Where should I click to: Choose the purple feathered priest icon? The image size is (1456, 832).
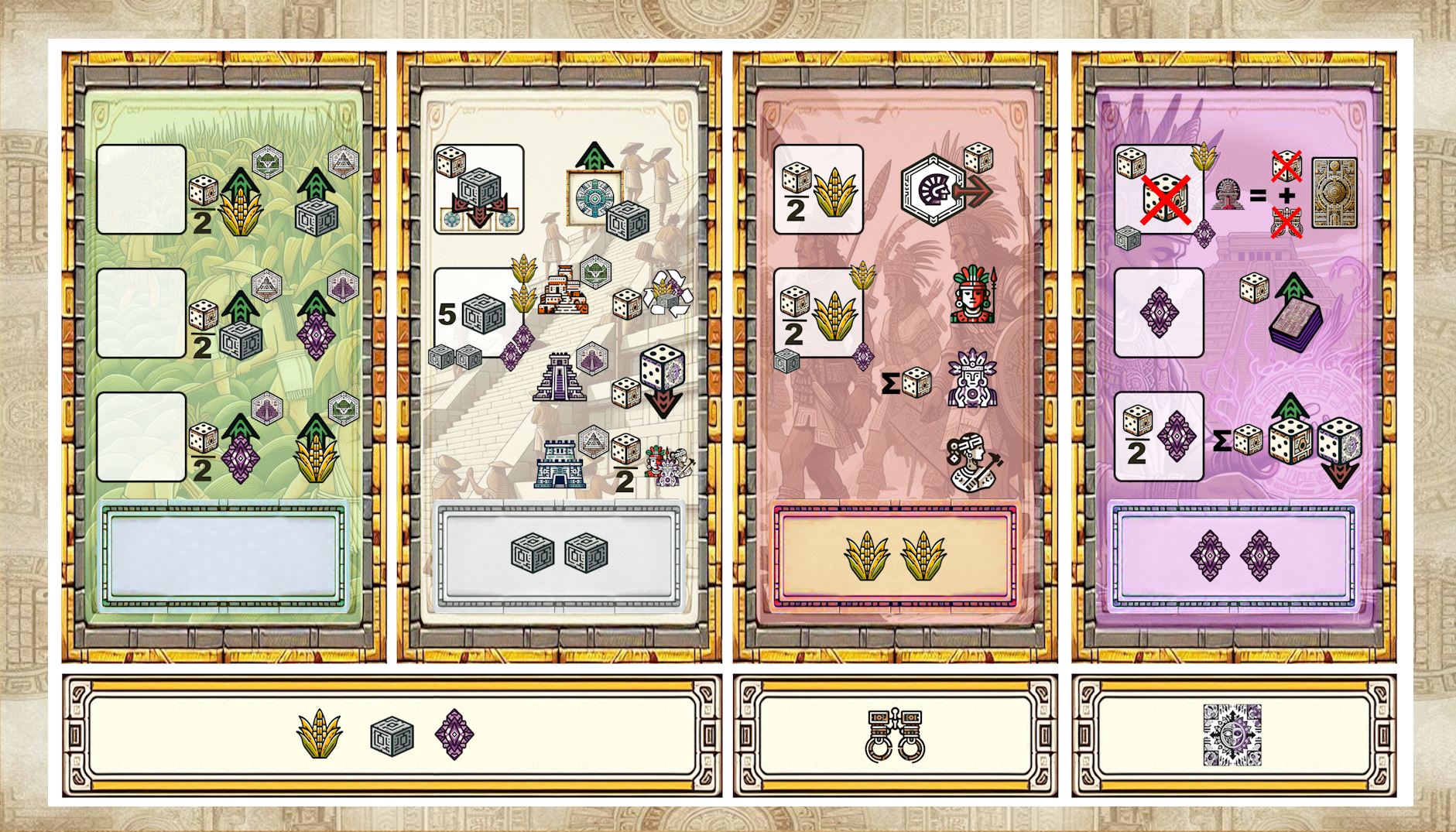coord(972,379)
